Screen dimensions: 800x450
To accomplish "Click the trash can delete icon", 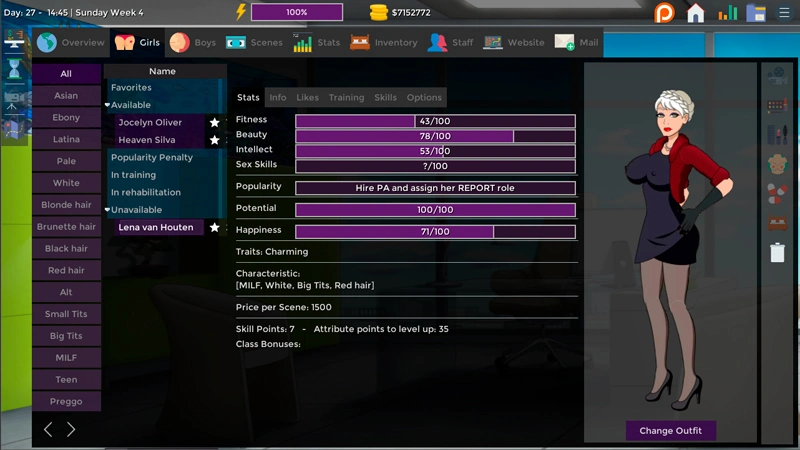I will (x=777, y=252).
